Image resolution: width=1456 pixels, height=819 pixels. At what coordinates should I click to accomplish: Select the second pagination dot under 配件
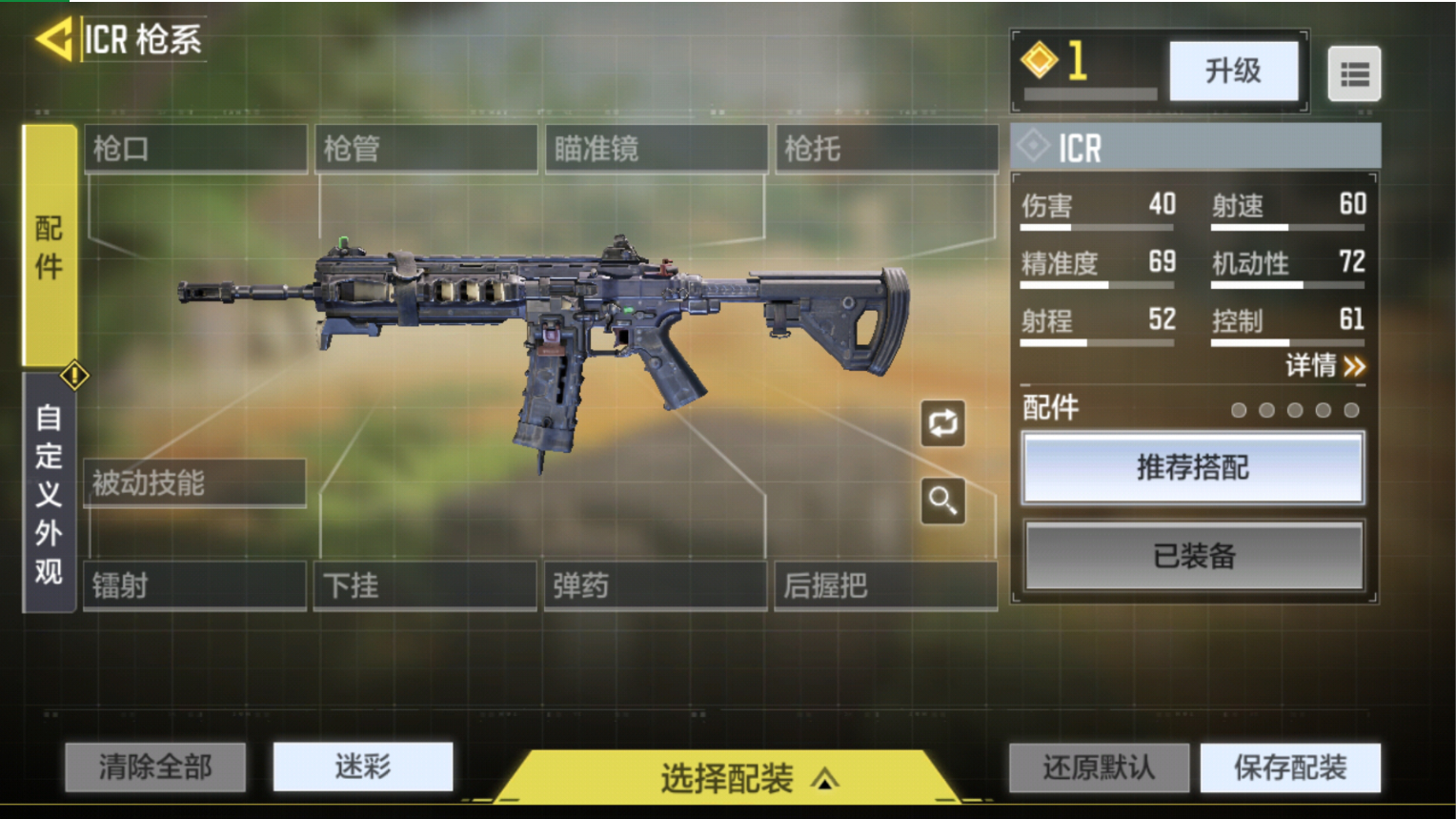[x=1267, y=410]
